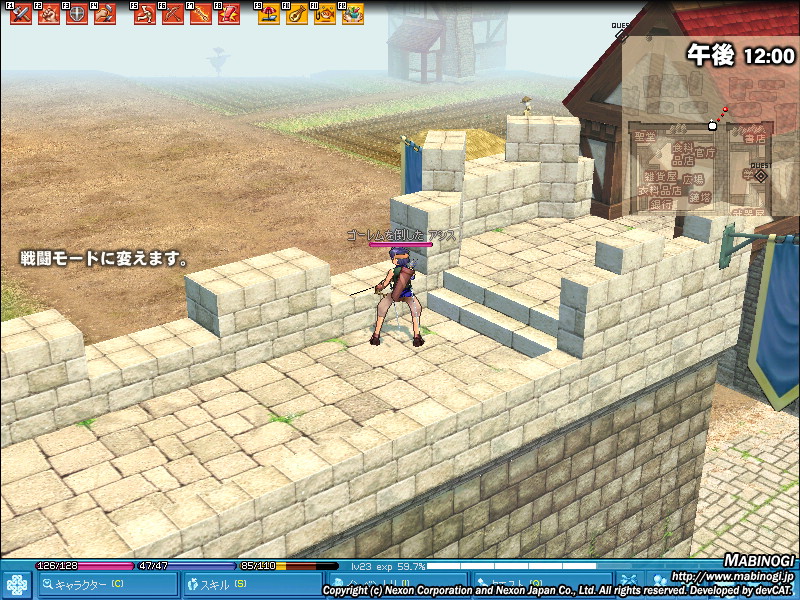Select the QUEST marker on the minimap

[x=760, y=174]
